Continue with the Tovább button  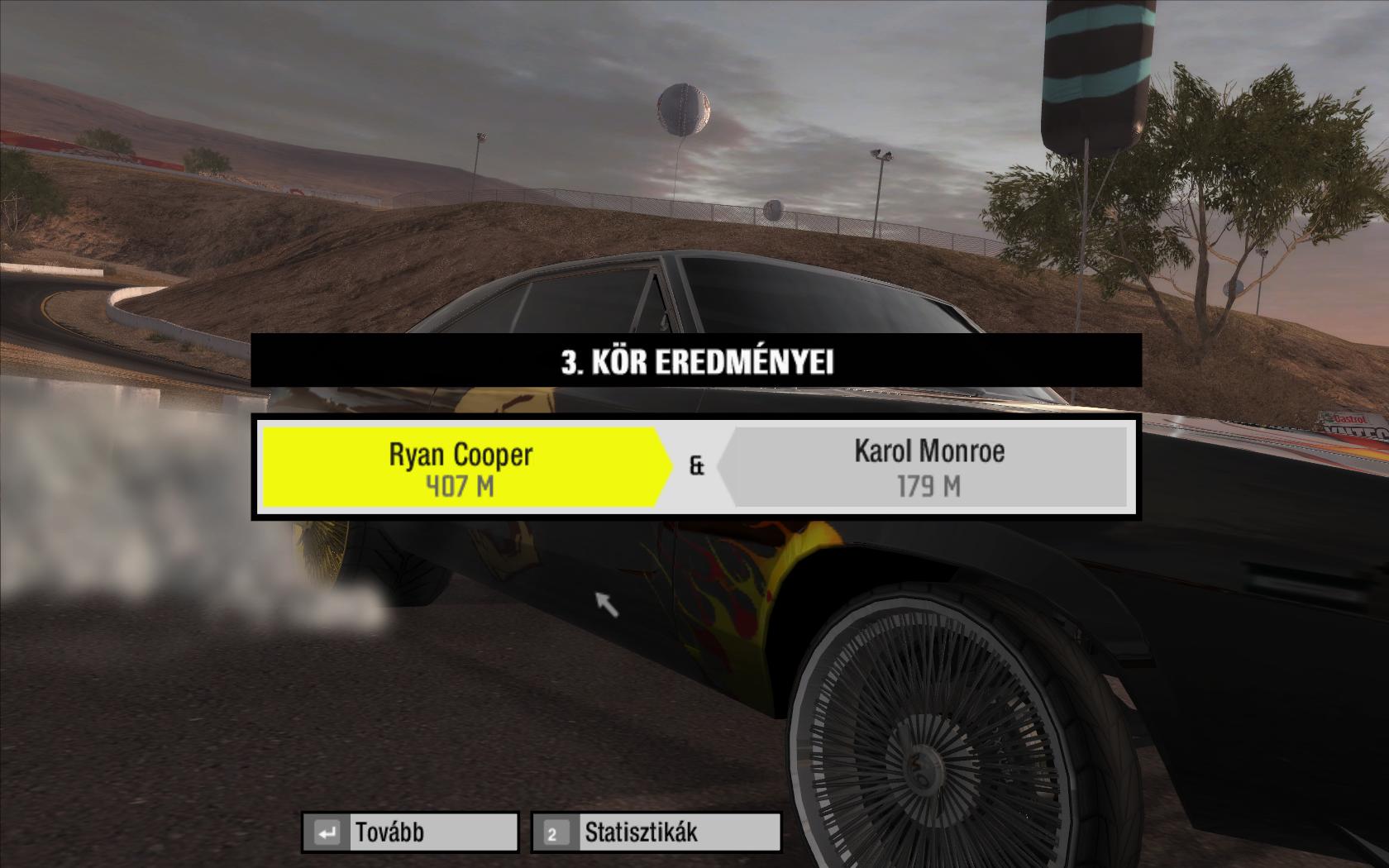coord(410,832)
